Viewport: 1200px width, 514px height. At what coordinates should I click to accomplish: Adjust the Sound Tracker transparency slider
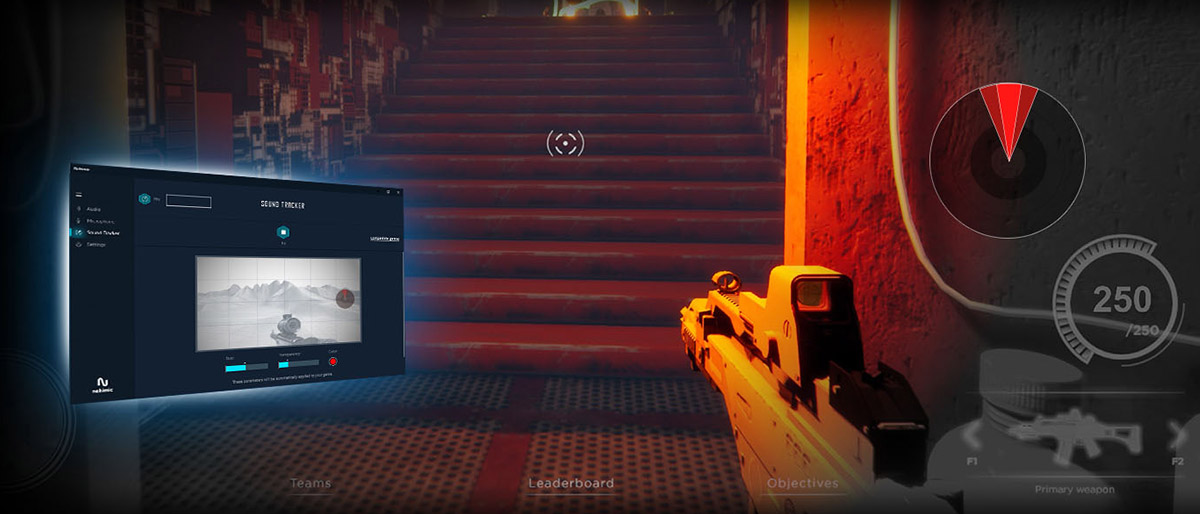(x=298, y=363)
